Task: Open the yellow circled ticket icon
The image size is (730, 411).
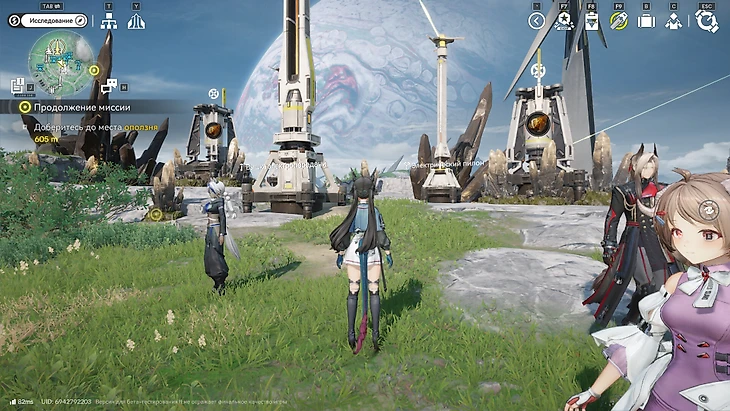Action: point(618,21)
